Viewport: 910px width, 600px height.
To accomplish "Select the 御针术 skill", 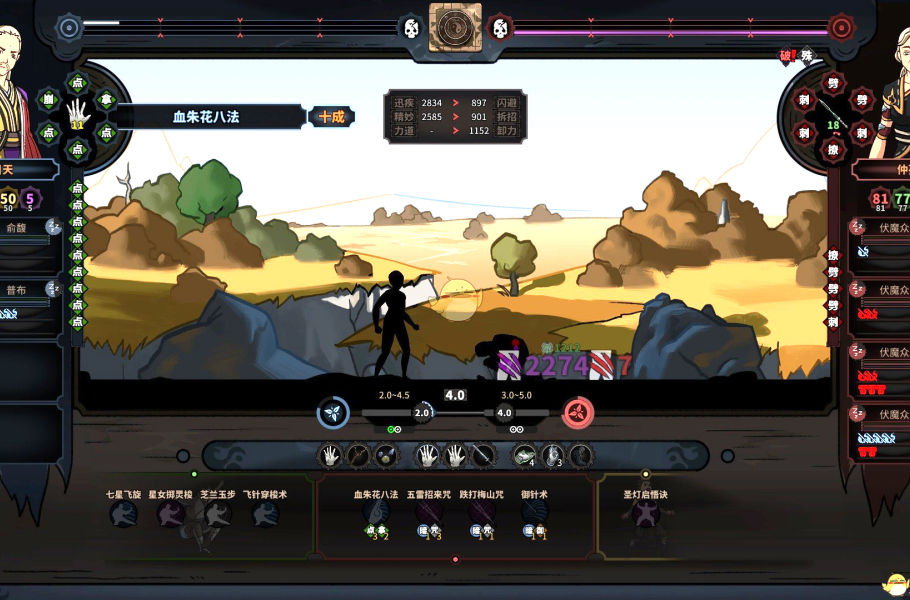I will pyautogui.click(x=535, y=514).
